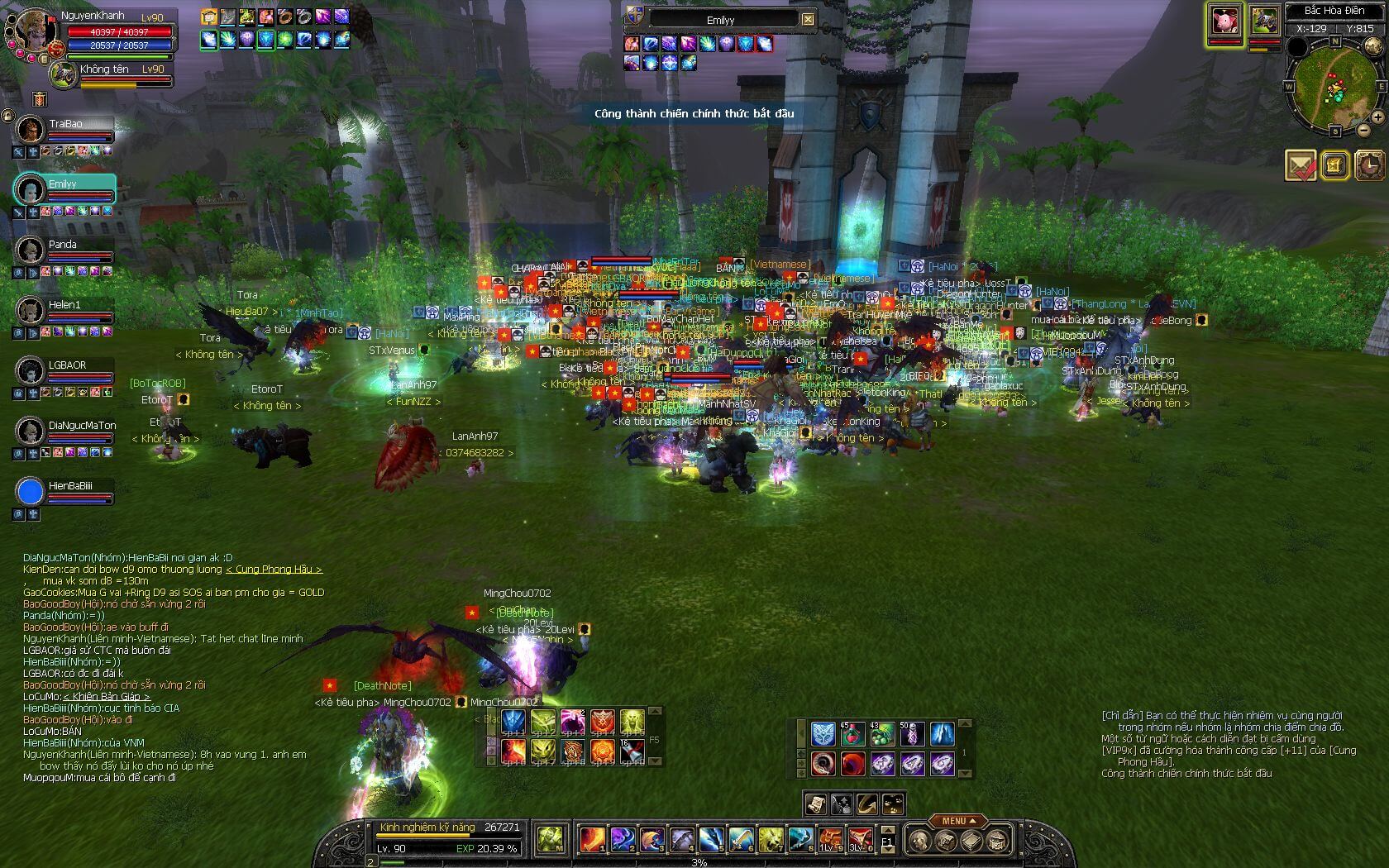Screen dimensions: 1389x868
Task: Select party member TraiBao
Action: pyautogui.click(x=31, y=130)
